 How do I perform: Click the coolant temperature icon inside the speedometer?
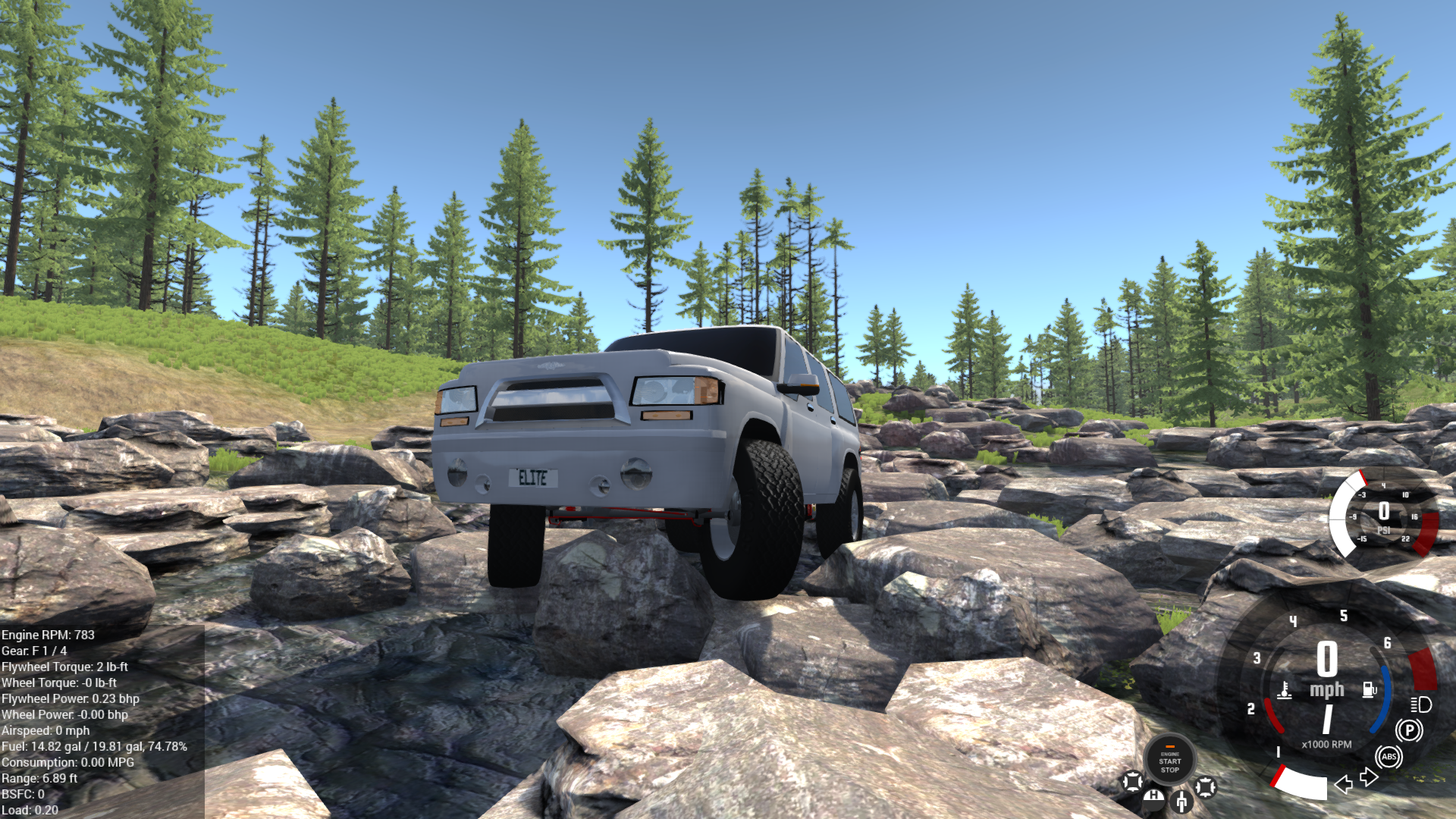click(x=1284, y=689)
